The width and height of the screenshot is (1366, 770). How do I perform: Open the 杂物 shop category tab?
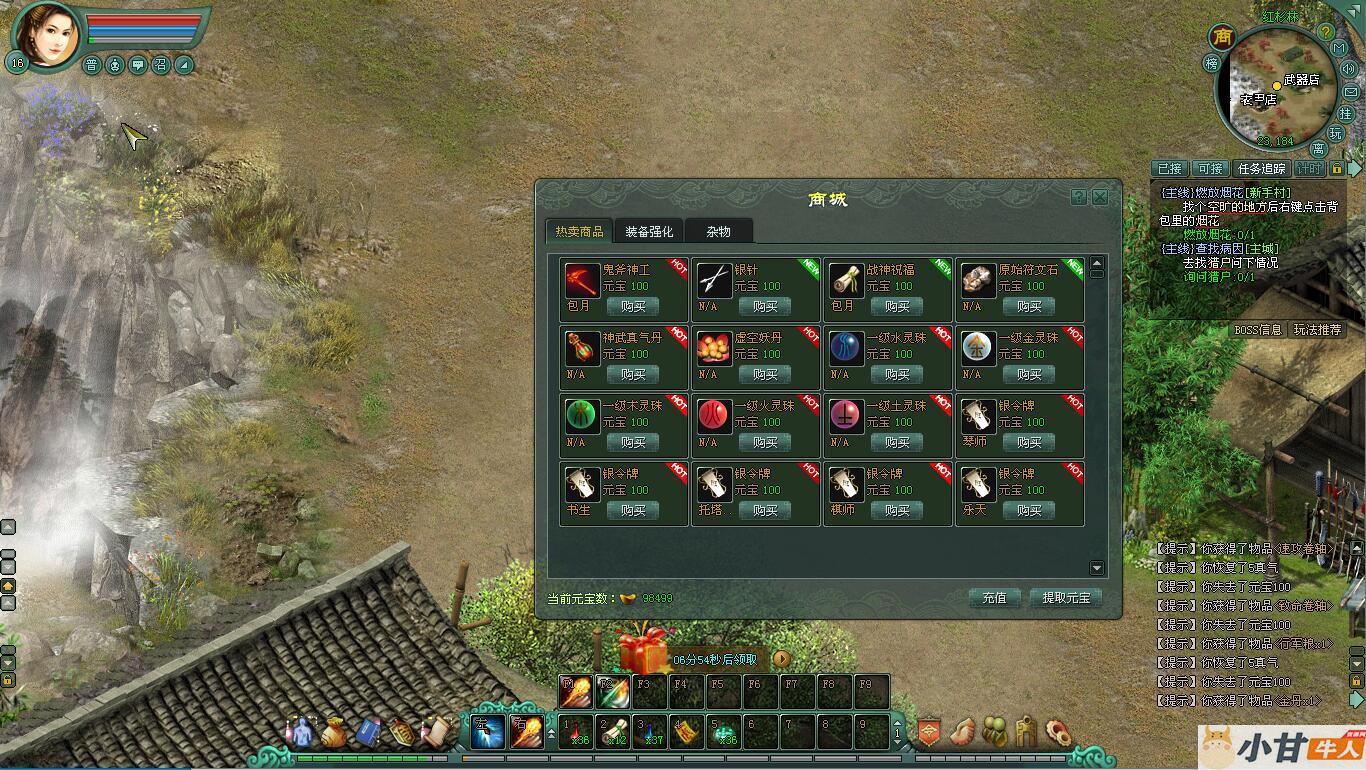click(718, 232)
